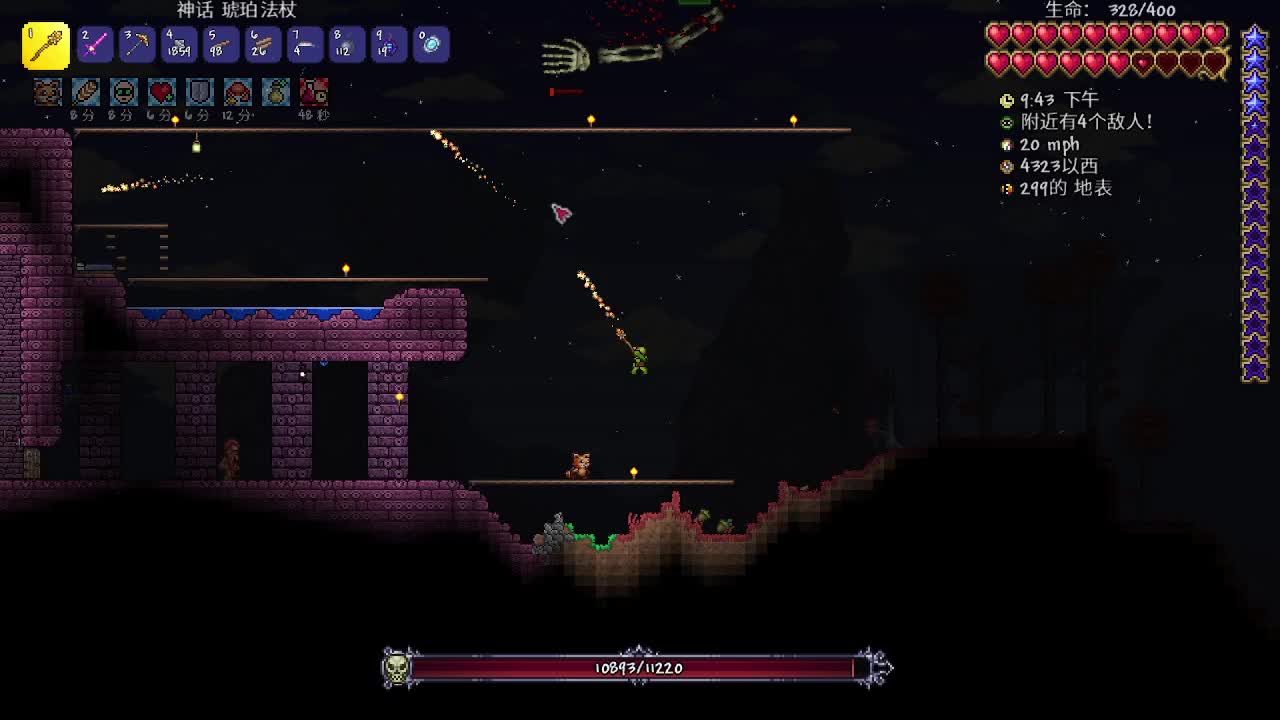Click the red Potion Sickness debuff icon
The height and width of the screenshot is (720, 1280).
click(x=314, y=92)
